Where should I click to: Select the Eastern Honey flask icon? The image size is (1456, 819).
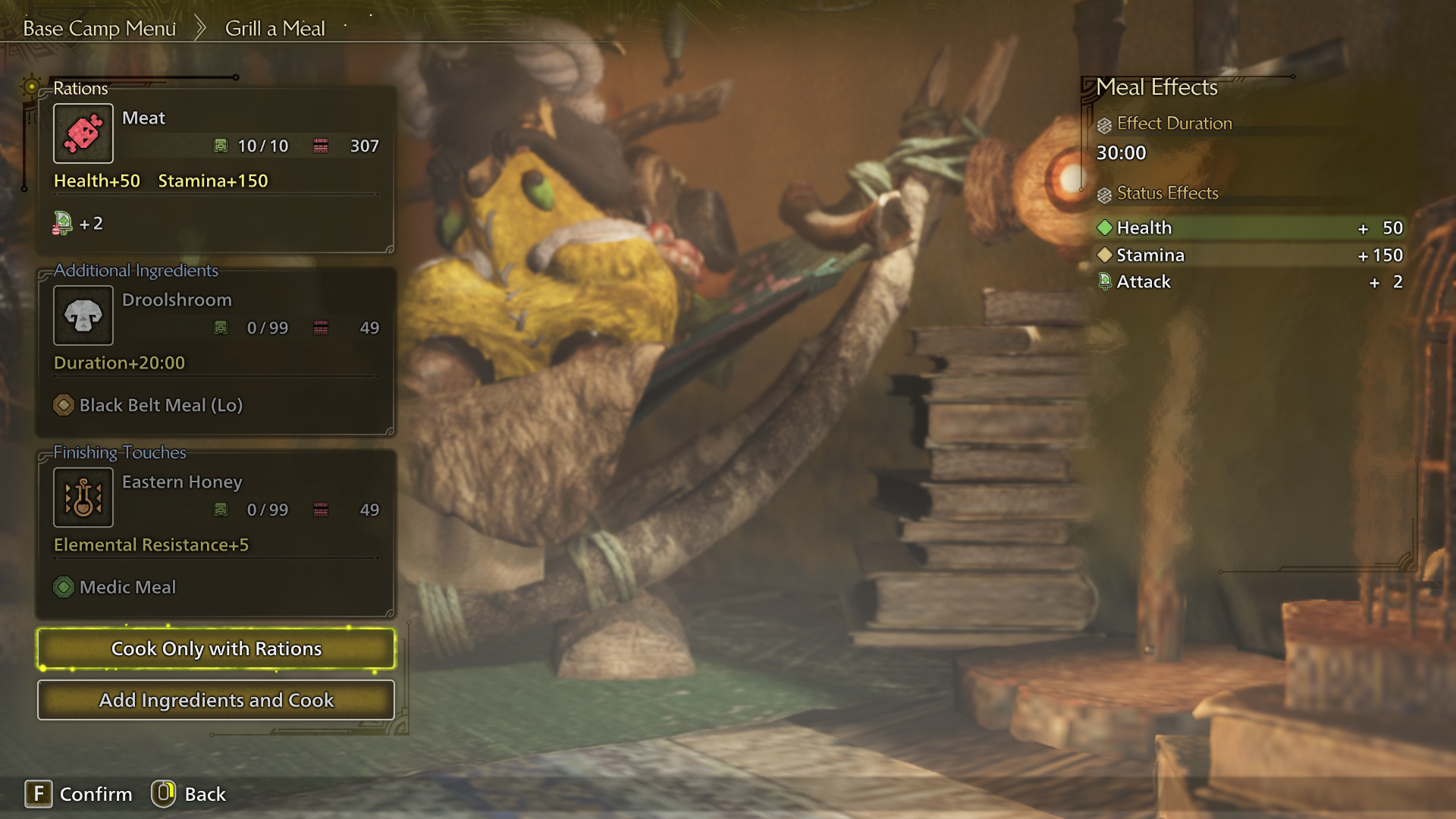[x=83, y=497]
